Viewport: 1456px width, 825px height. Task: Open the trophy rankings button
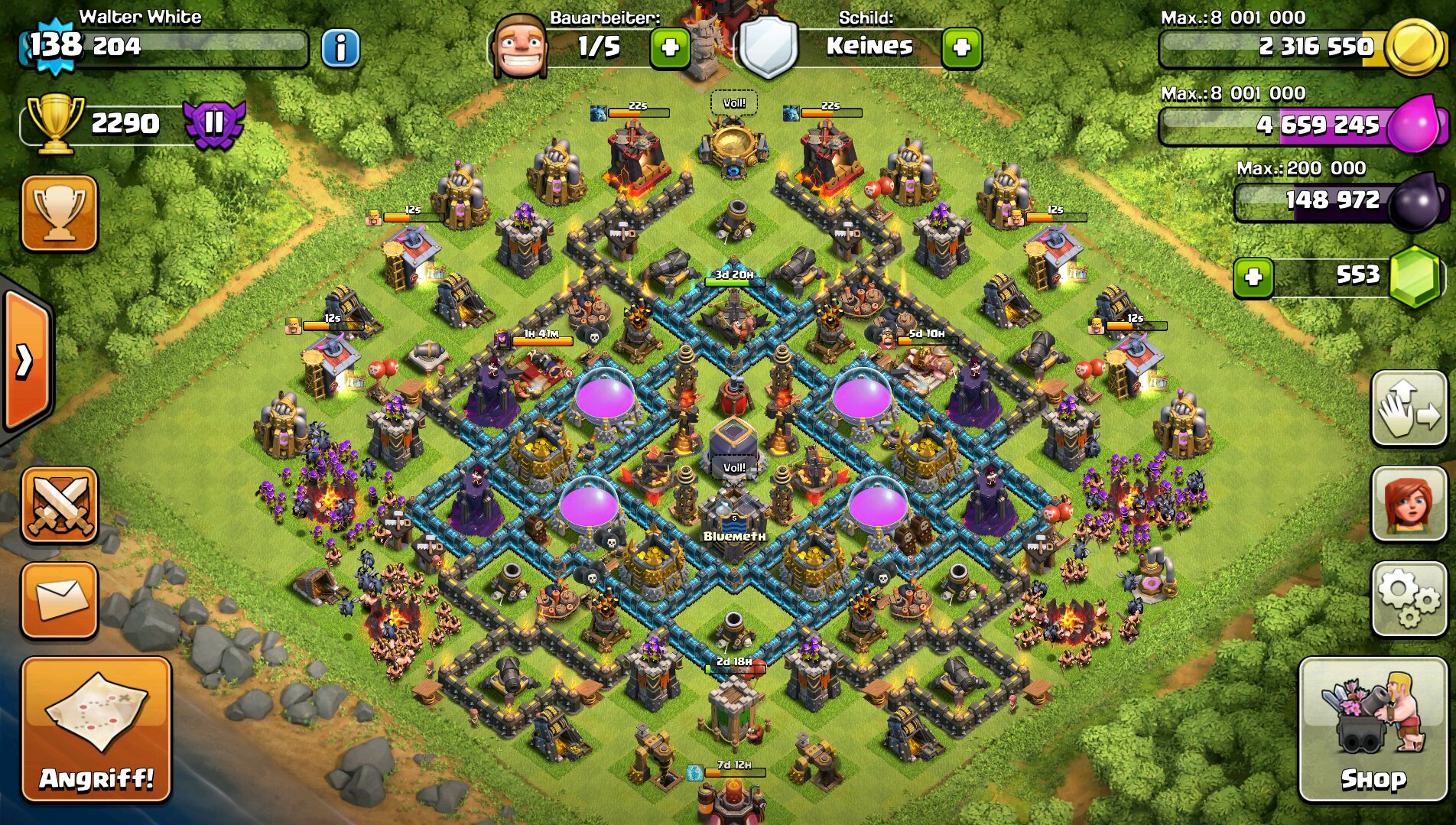click(x=60, y=213)
